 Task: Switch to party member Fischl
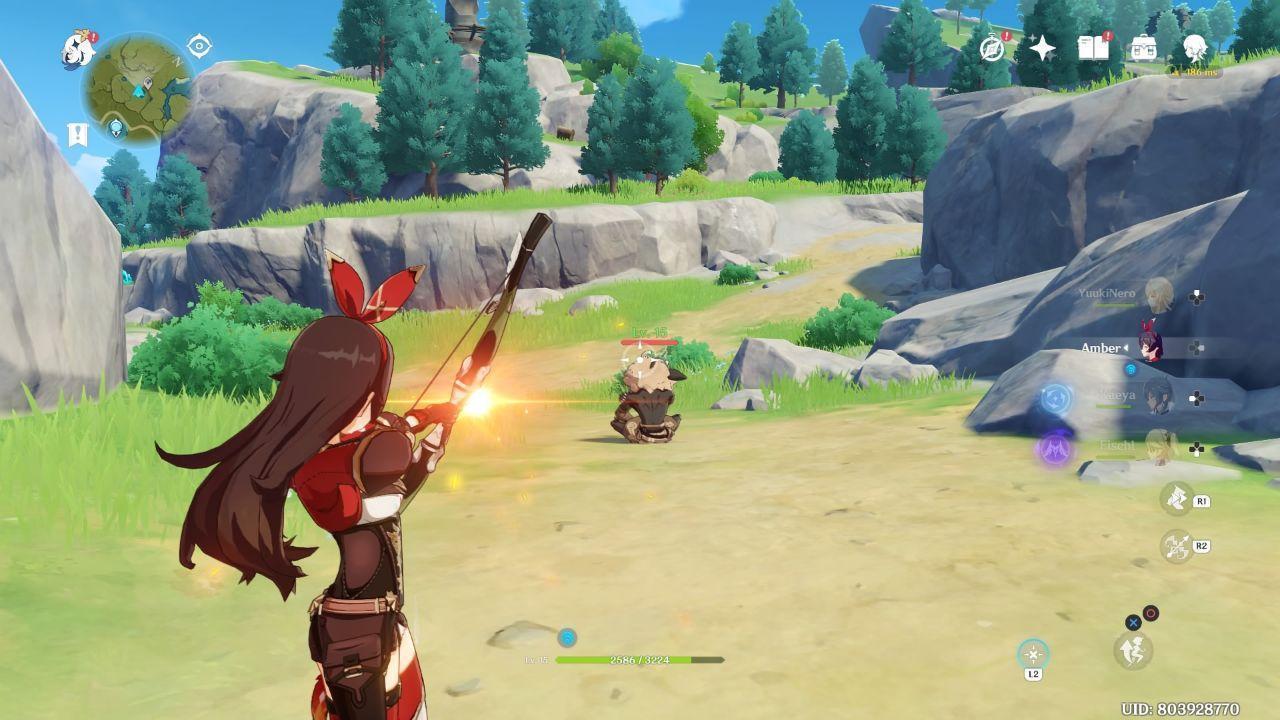[1160, 445]
